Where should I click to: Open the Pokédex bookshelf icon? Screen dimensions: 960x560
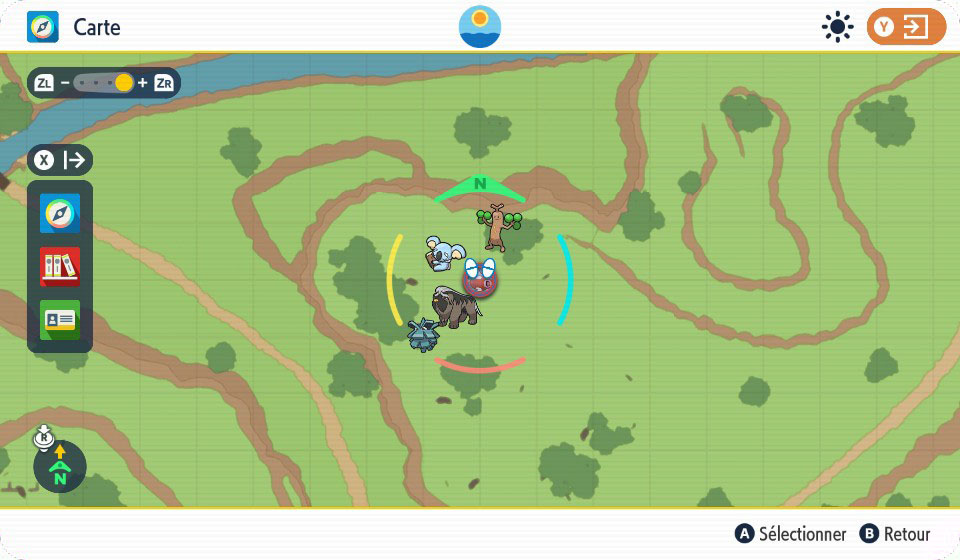[59, 267]
